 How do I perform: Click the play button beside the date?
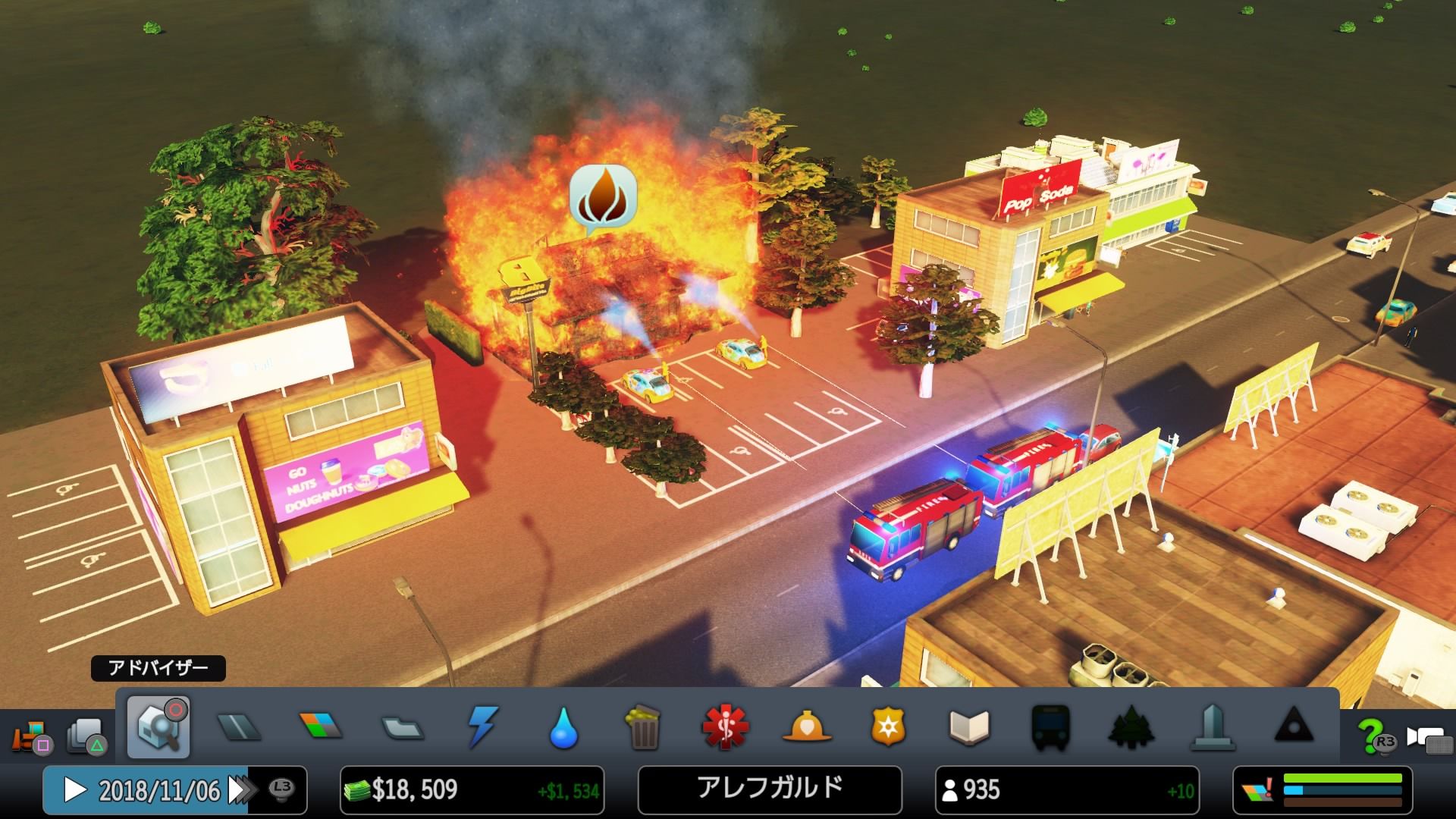pos(74,790)
